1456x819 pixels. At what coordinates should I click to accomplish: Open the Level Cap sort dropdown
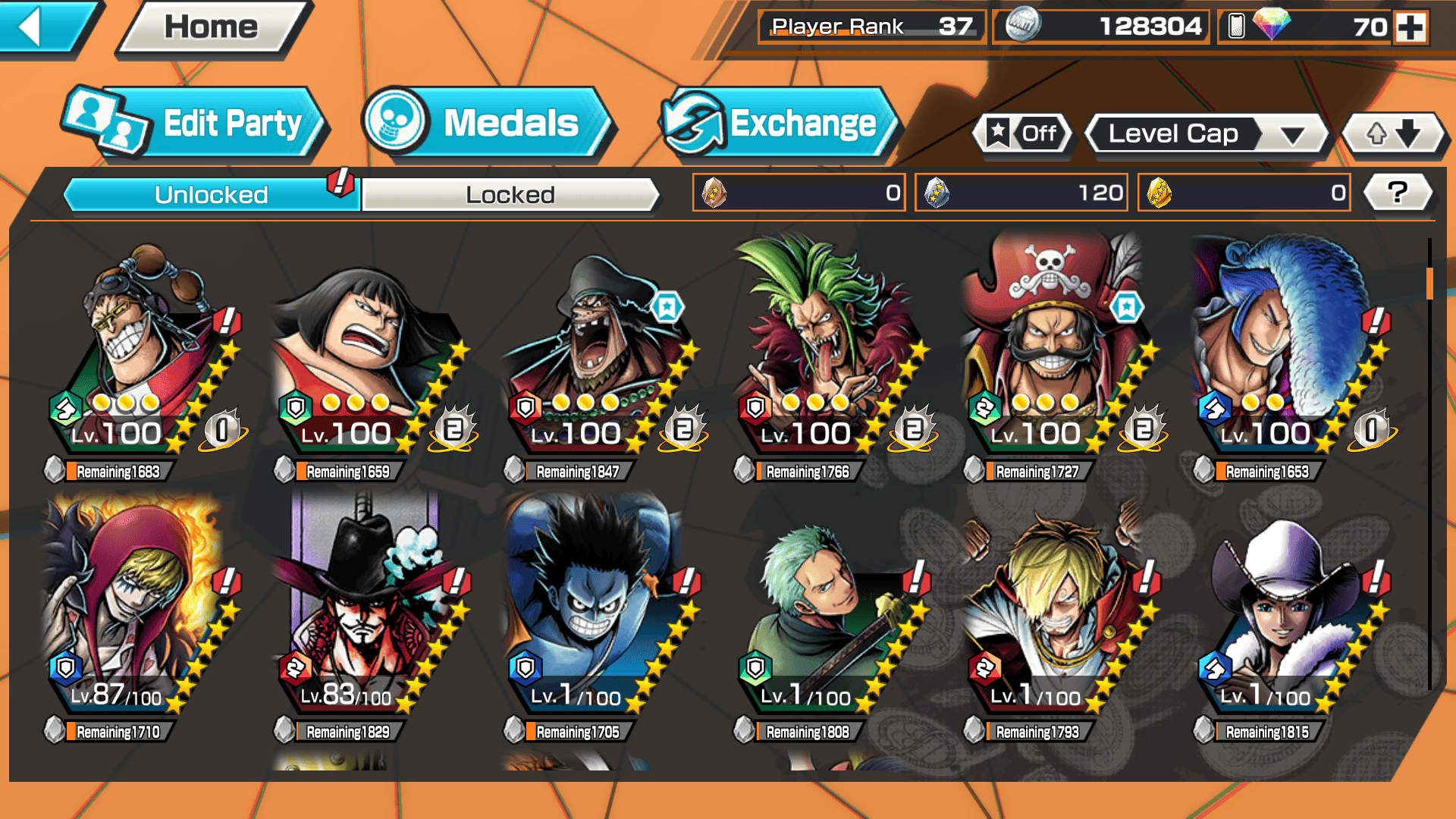pos(1207,134)
